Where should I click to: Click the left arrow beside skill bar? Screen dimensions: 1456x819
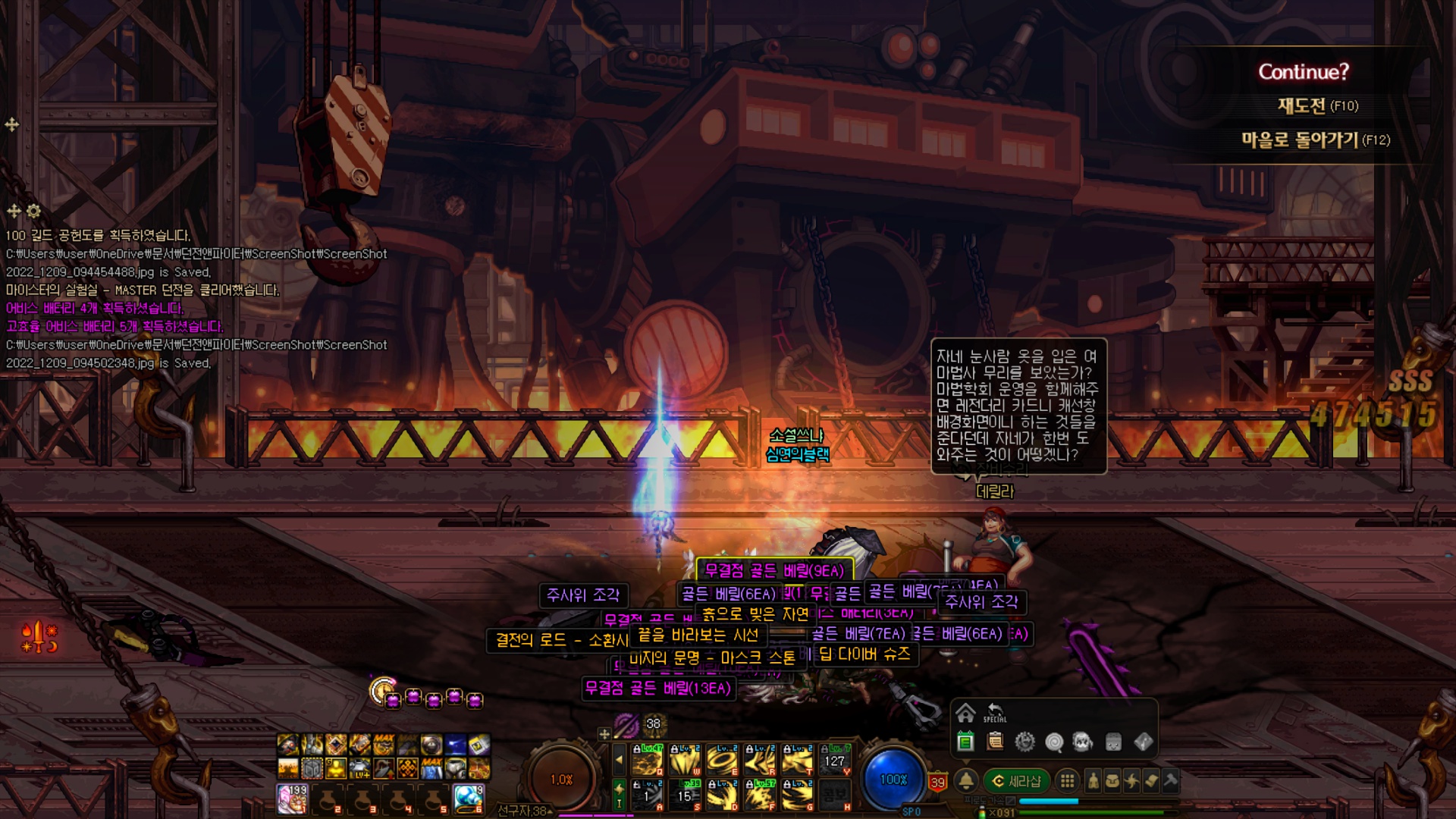point(619,759)
